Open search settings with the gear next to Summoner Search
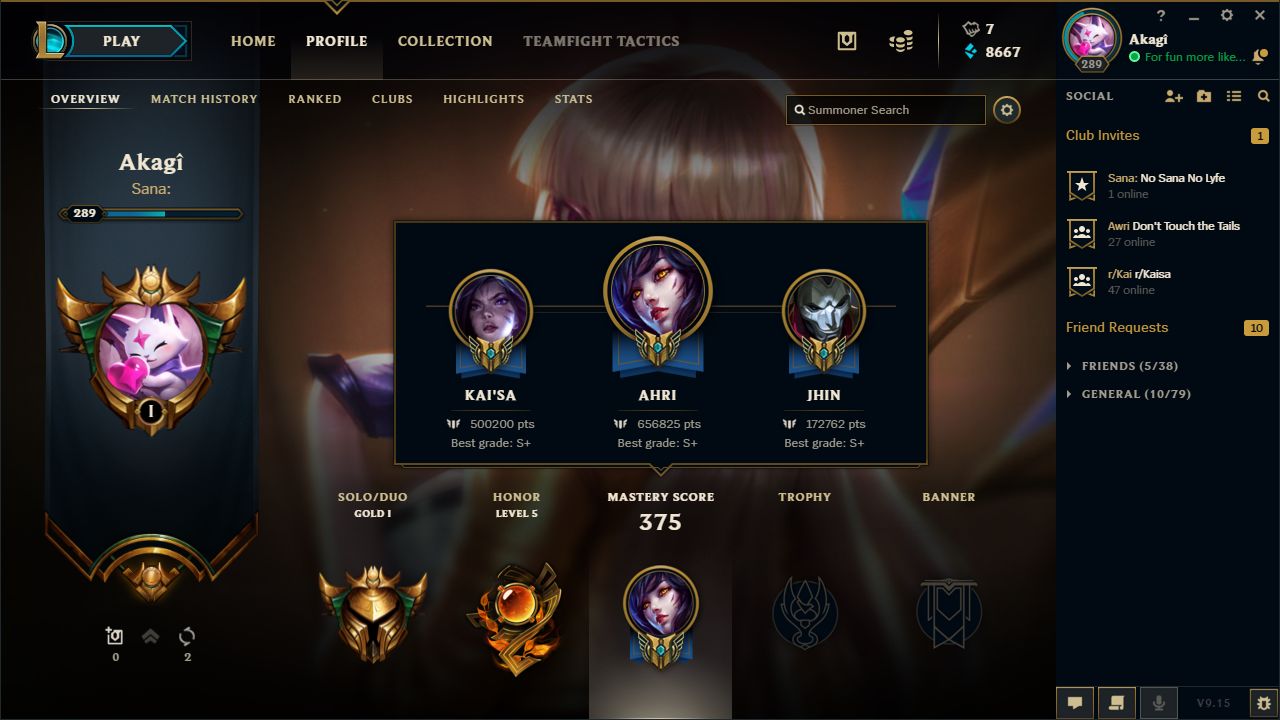 (1007, 110)
